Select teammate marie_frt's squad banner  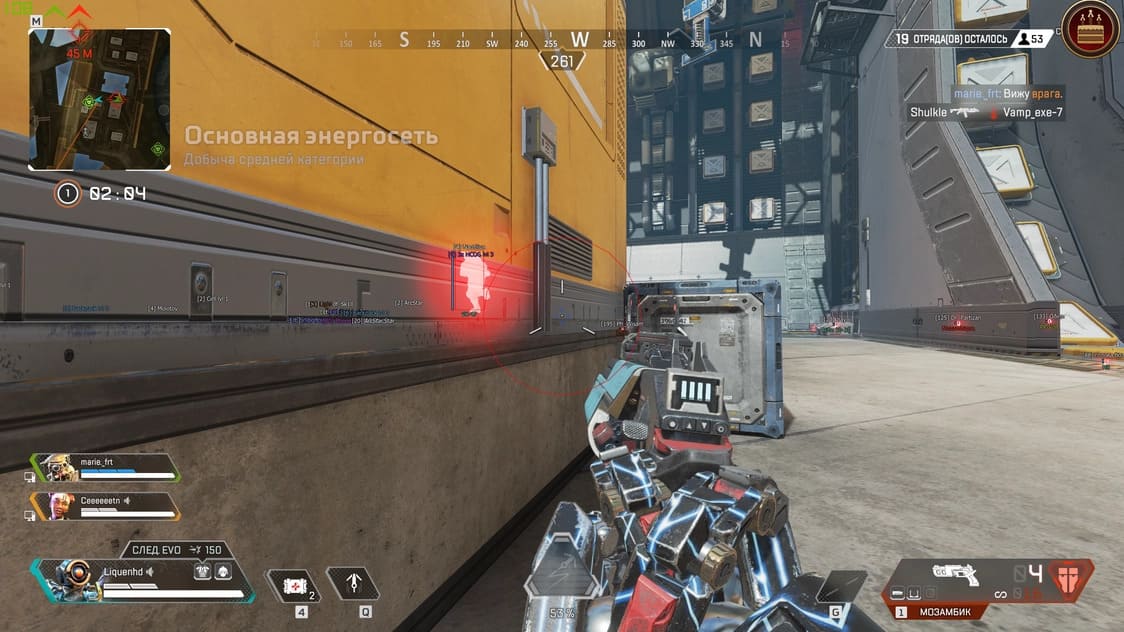[106, 469]
